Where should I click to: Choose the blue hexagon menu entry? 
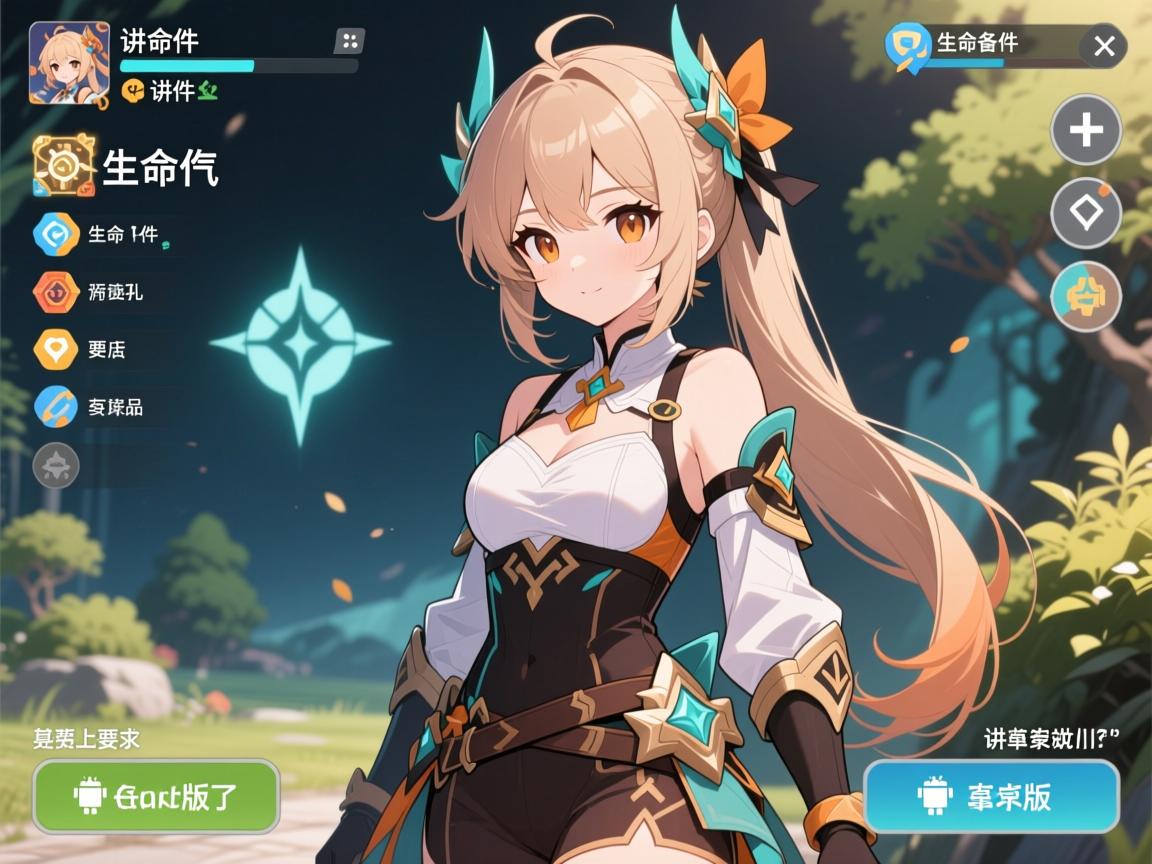(x=56, y=235)
